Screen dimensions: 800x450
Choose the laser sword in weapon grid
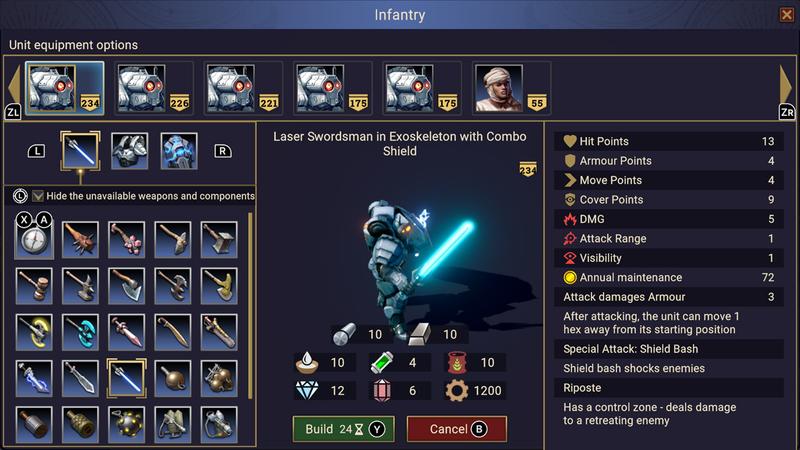126,378
